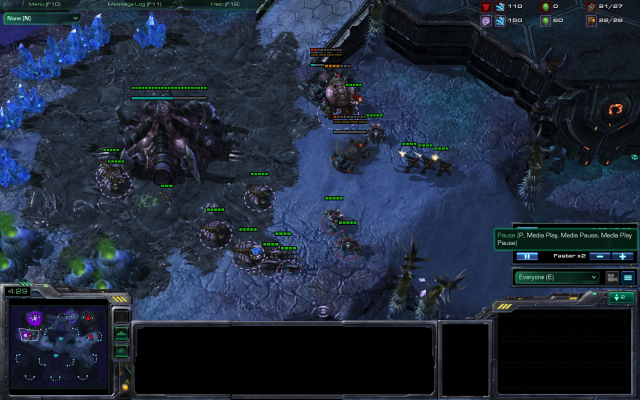Pause the replay playback
This screenshot has width=640, height=400.
tap(527, 257)
